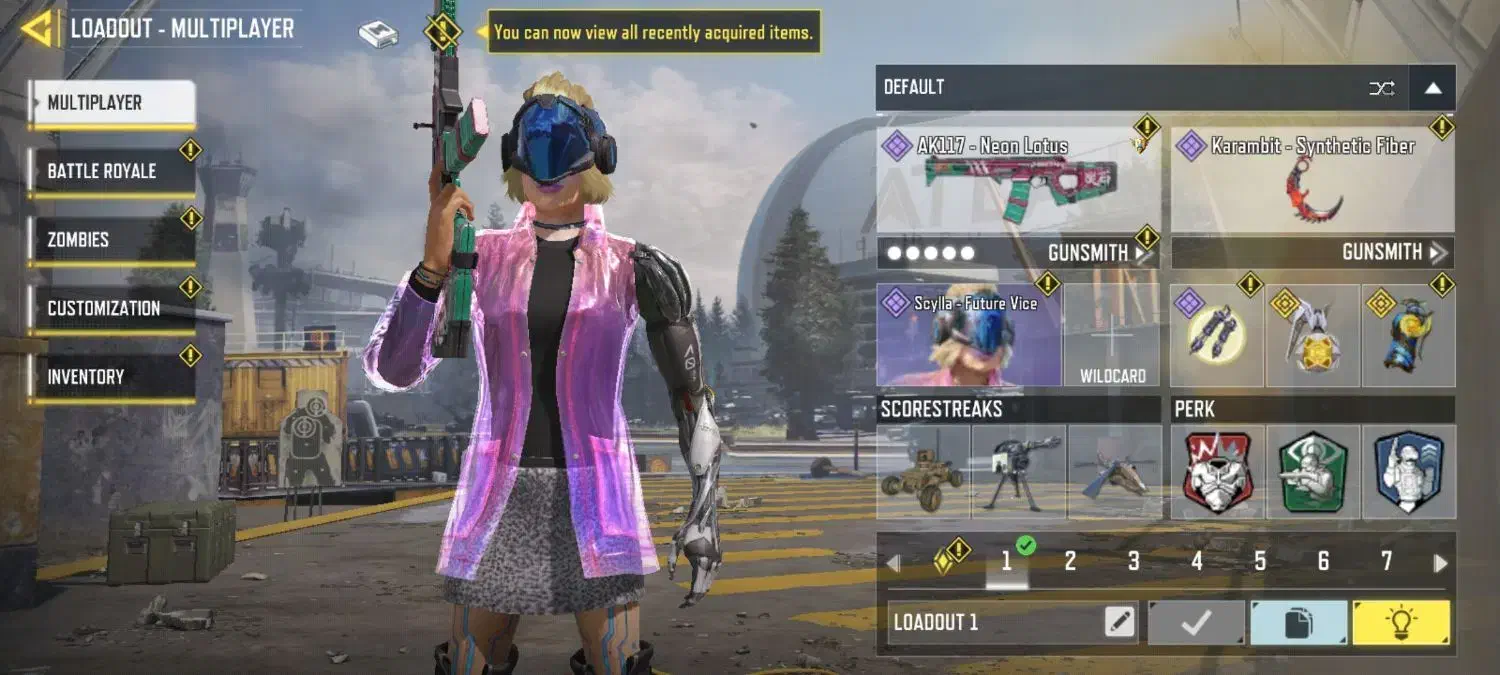
Task: Select the green soldier perk slot
Action: click(1312, 472)
